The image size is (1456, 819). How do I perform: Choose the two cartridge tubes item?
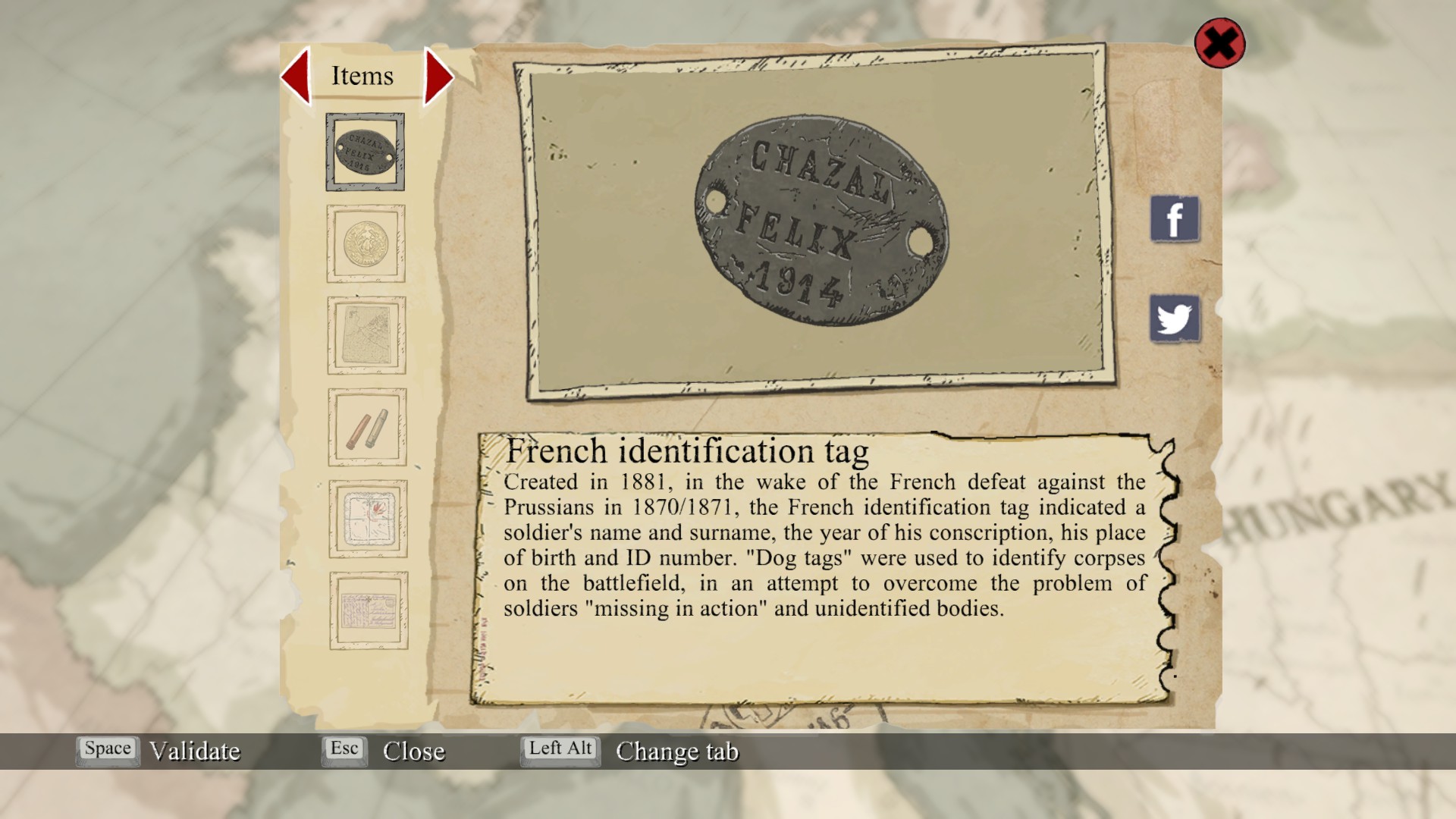(367, 427)
